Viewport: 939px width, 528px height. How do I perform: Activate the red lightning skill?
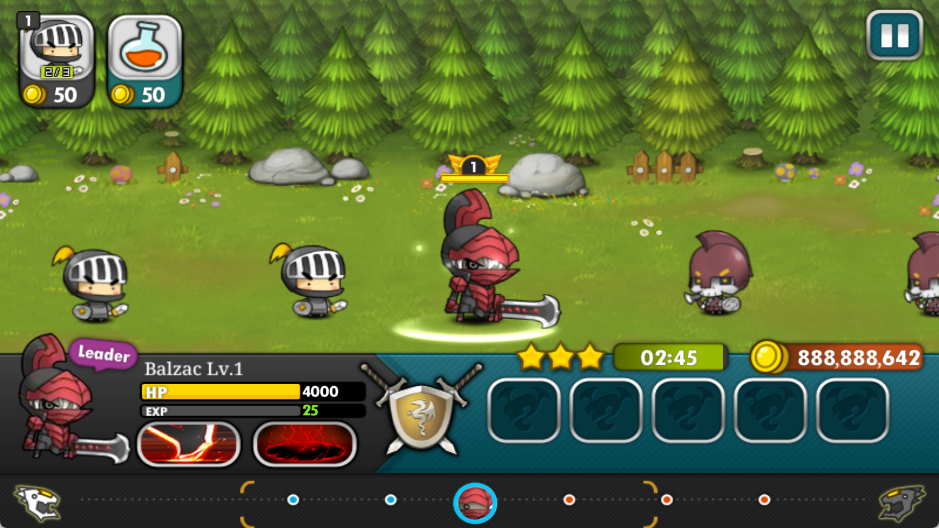pyautogui.click(x=188, y=444)
